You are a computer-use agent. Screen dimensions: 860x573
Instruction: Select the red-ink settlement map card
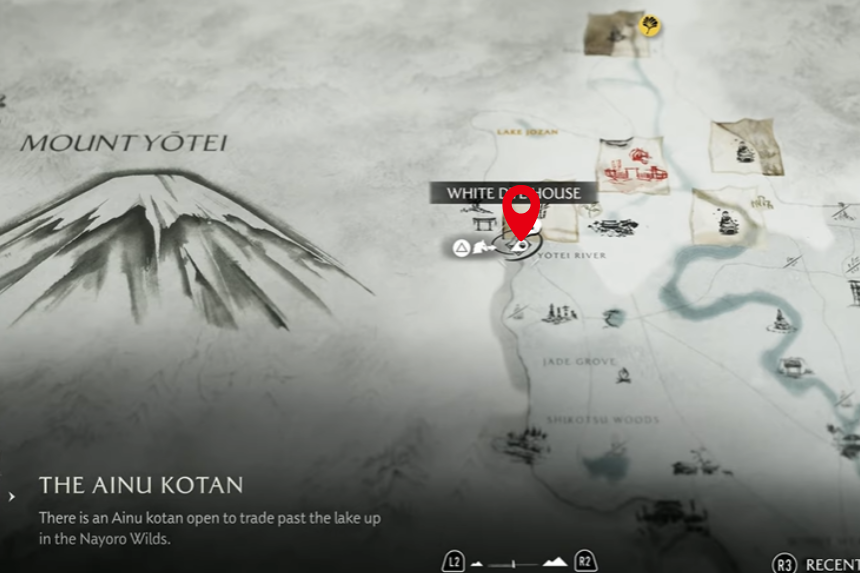(632, 165)
